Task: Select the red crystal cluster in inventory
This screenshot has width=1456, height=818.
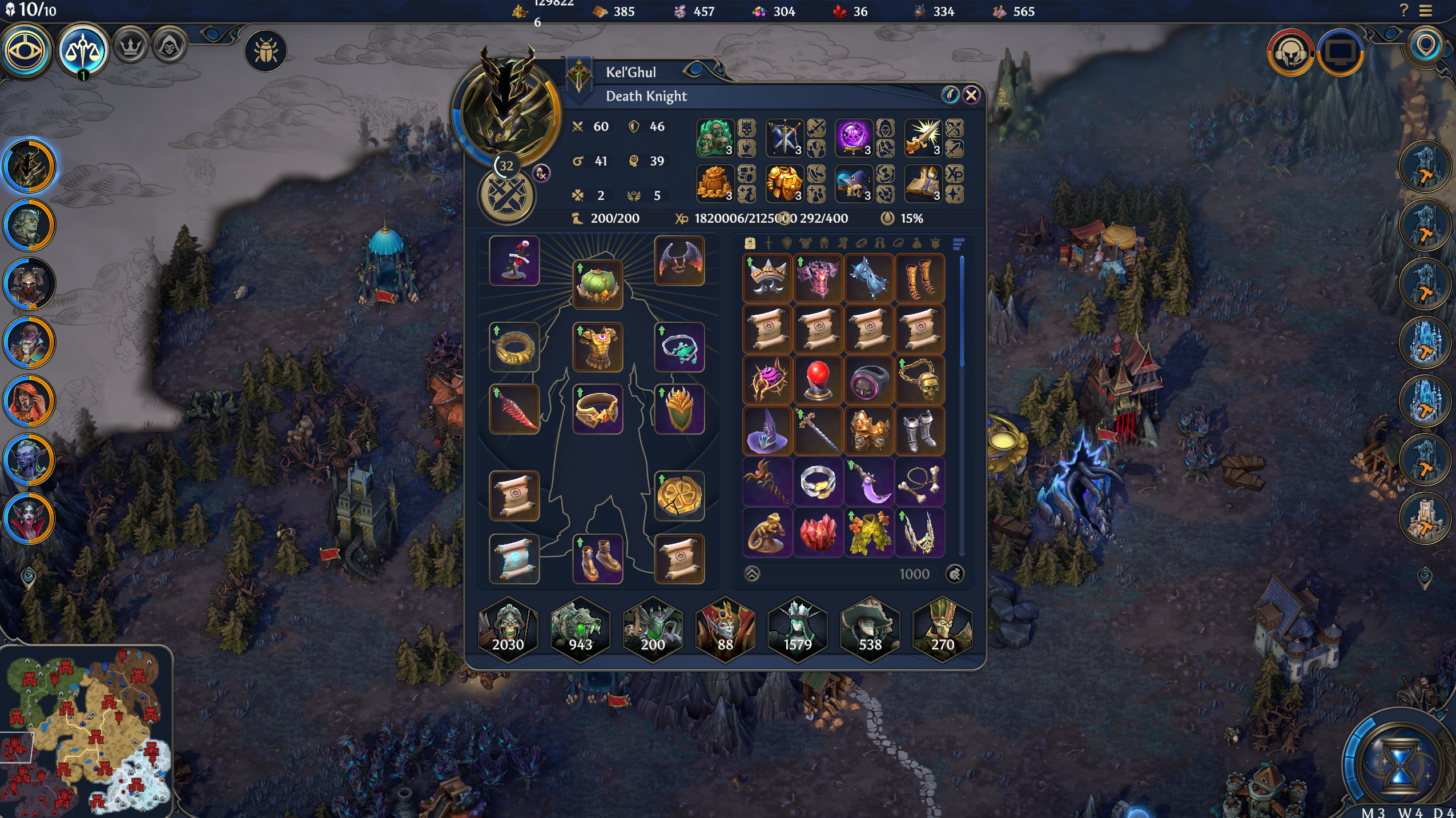Action: point(818,533)
